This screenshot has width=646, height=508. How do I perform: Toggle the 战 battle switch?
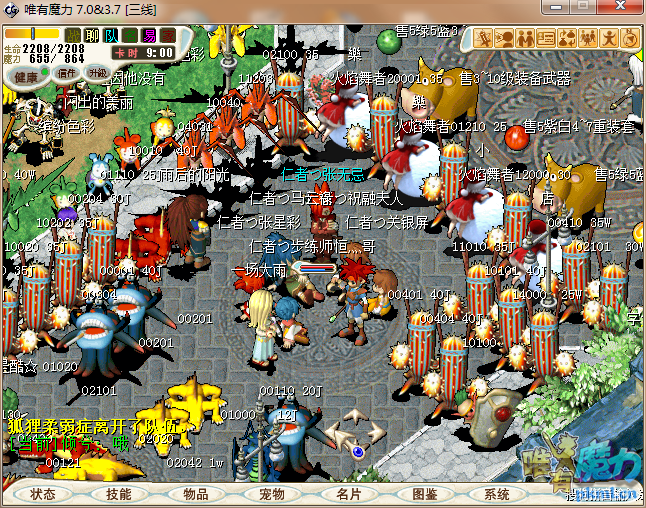click(x=73, y=36)
